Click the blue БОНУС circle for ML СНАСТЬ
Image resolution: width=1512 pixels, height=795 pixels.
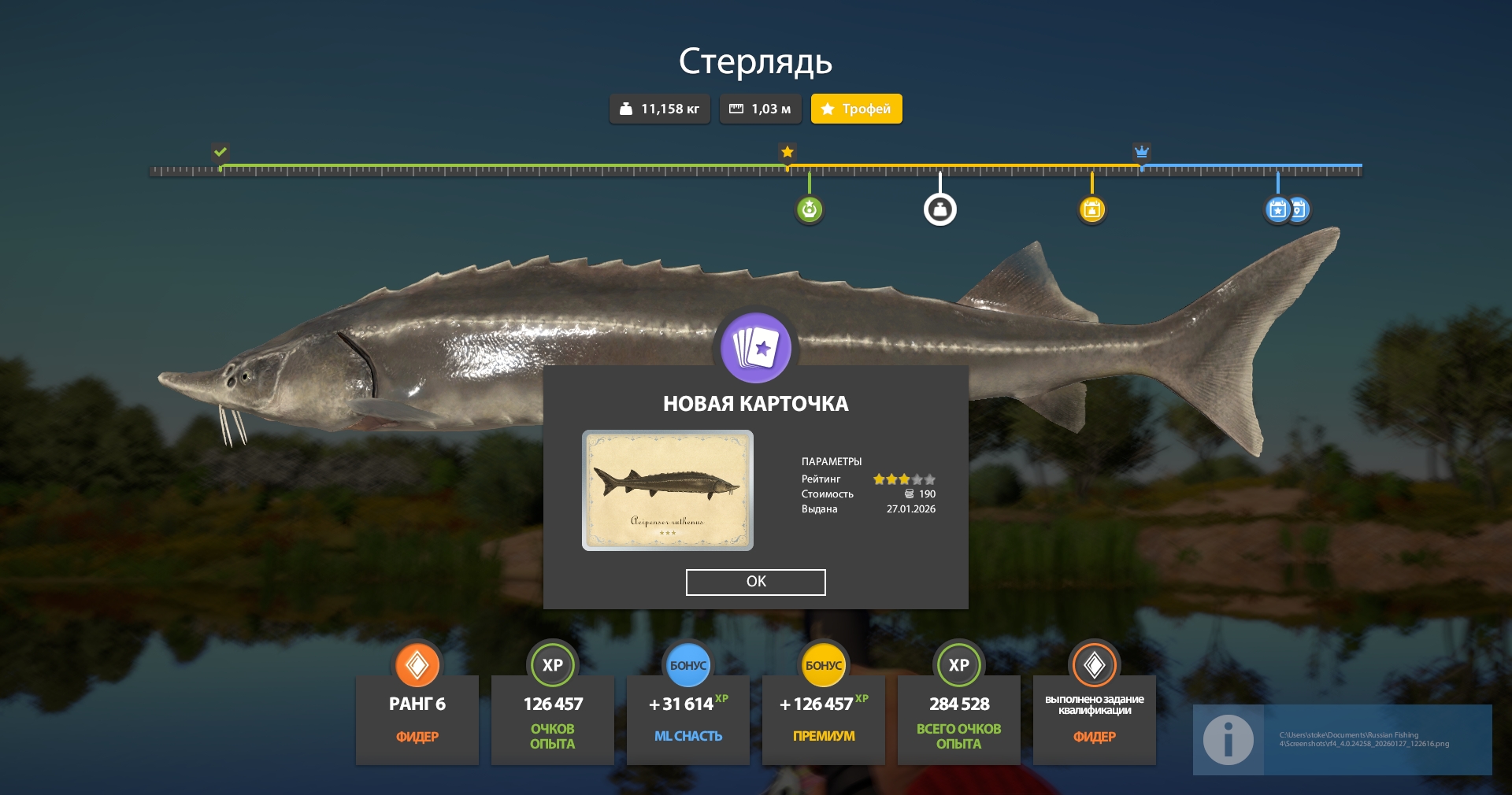click(687, 665)
